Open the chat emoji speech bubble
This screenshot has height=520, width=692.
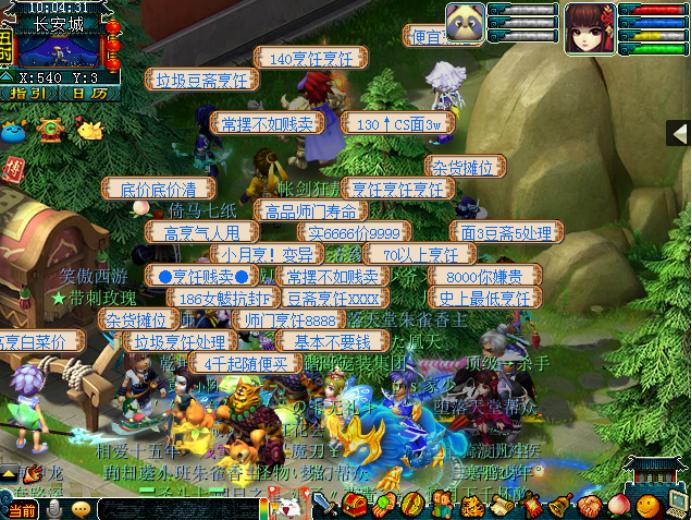pyautogui.click(x=81, y=510)
